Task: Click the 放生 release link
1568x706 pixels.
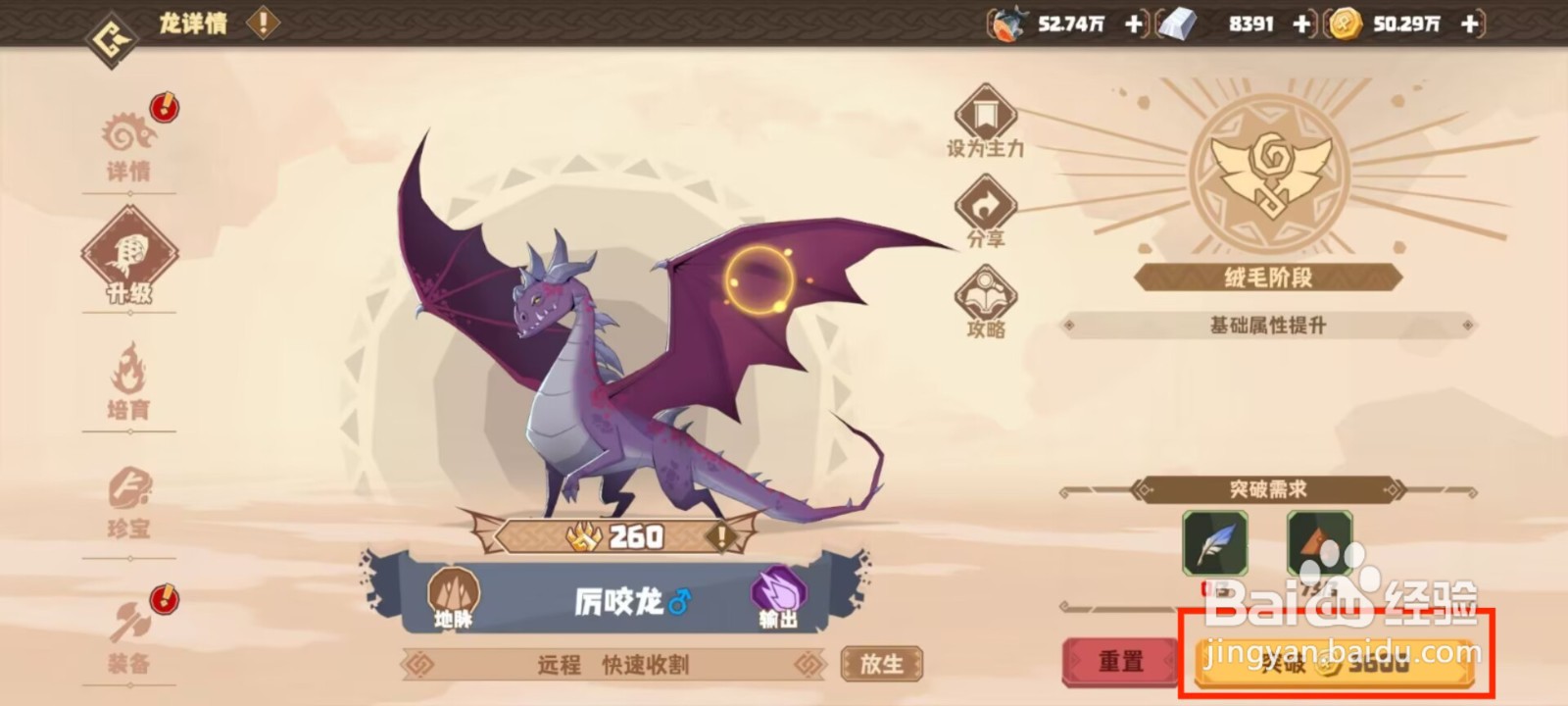Action: click(882, 662)
